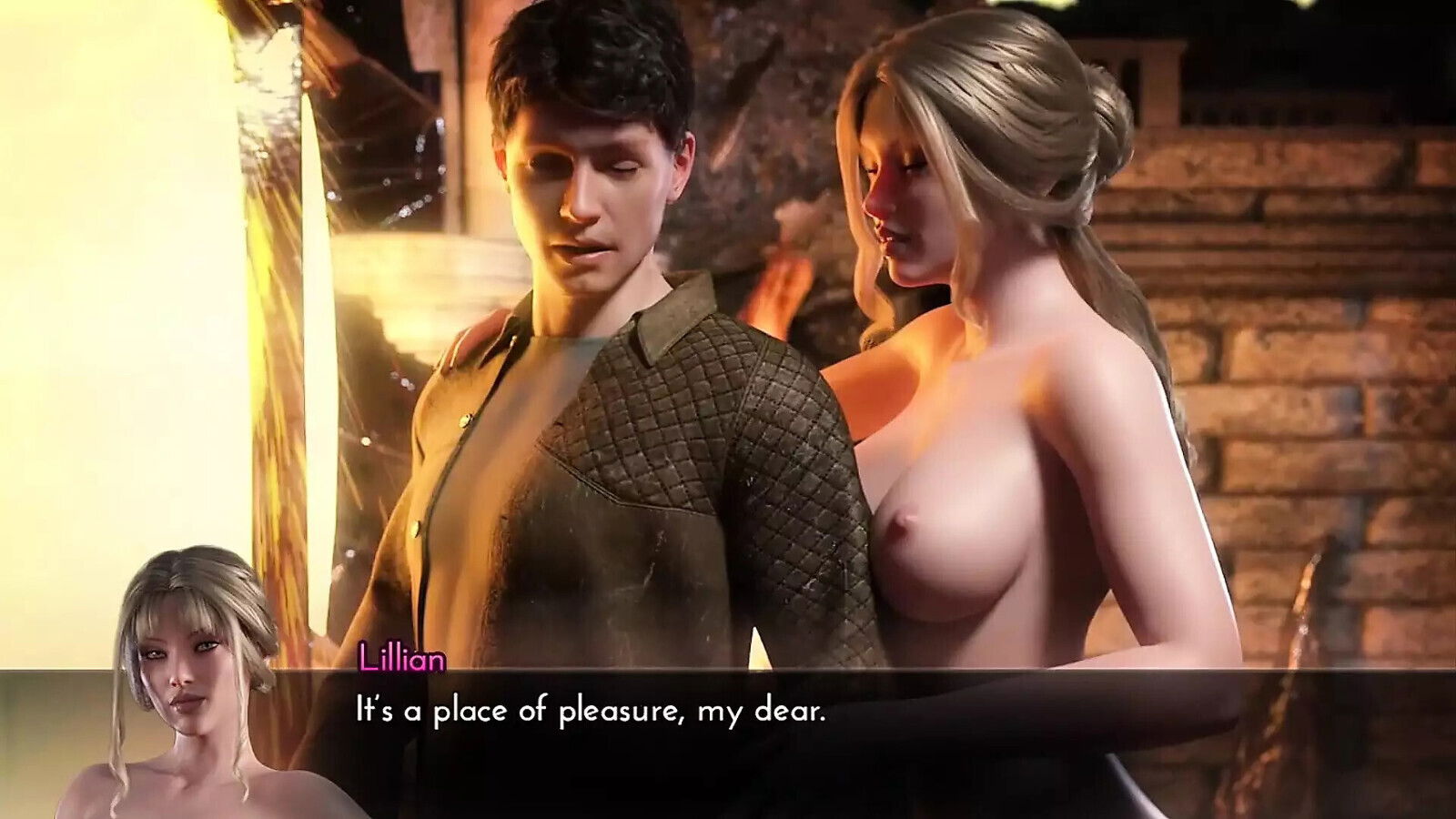Click the word 'pleasure' in the dialogue
Viewport: 1456px width, 819px height.
614,714
